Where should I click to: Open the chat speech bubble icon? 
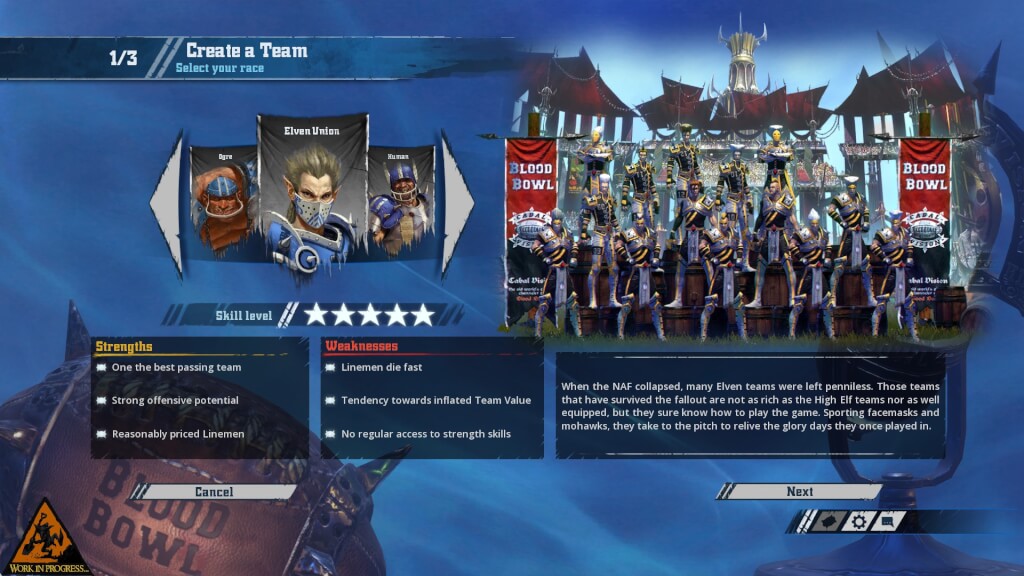tap(888, 521)
